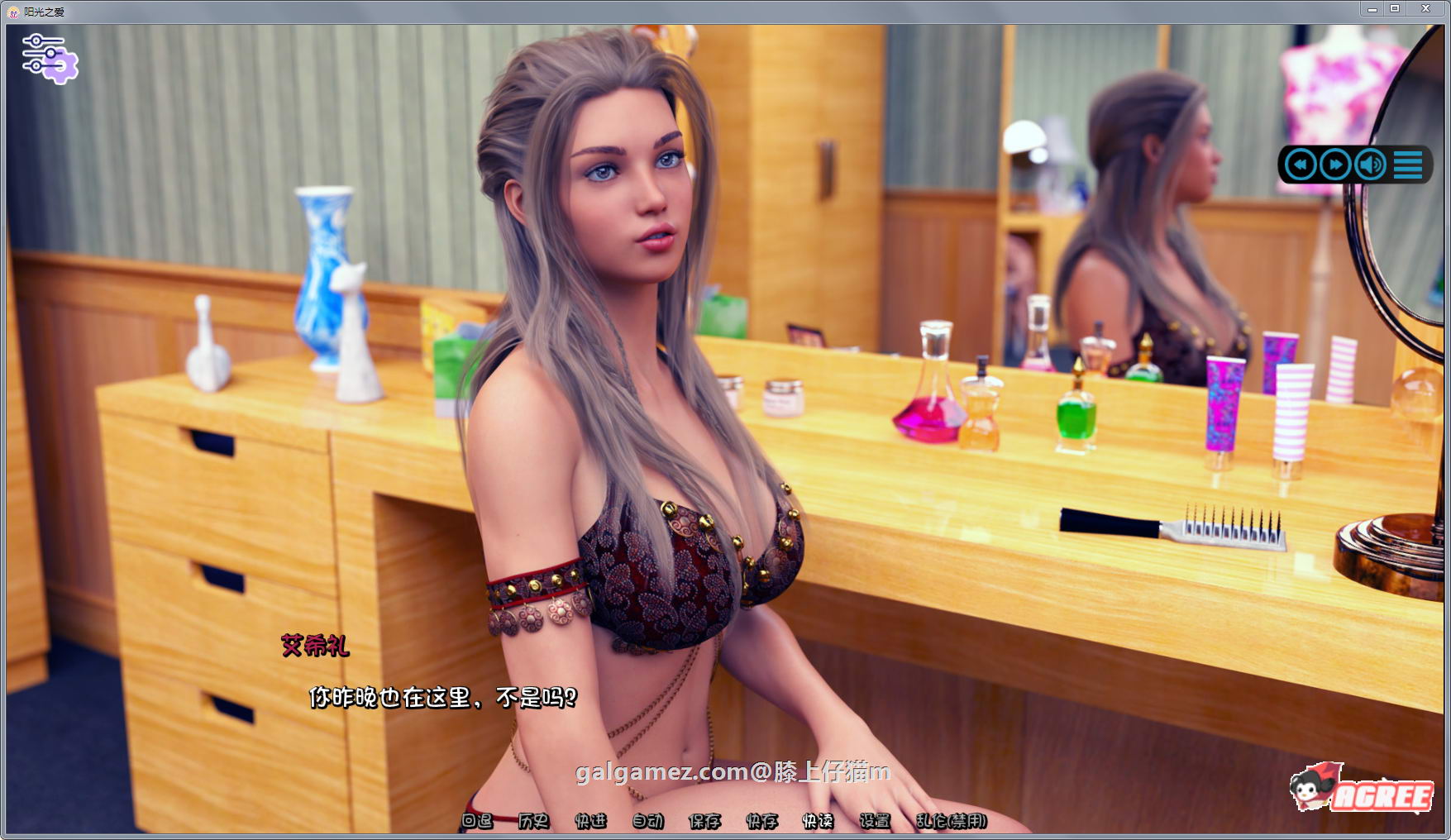Screen dimensions: 1451x840
Task: Click the blue fast-forward button
Action: (x=1335, y=165)
